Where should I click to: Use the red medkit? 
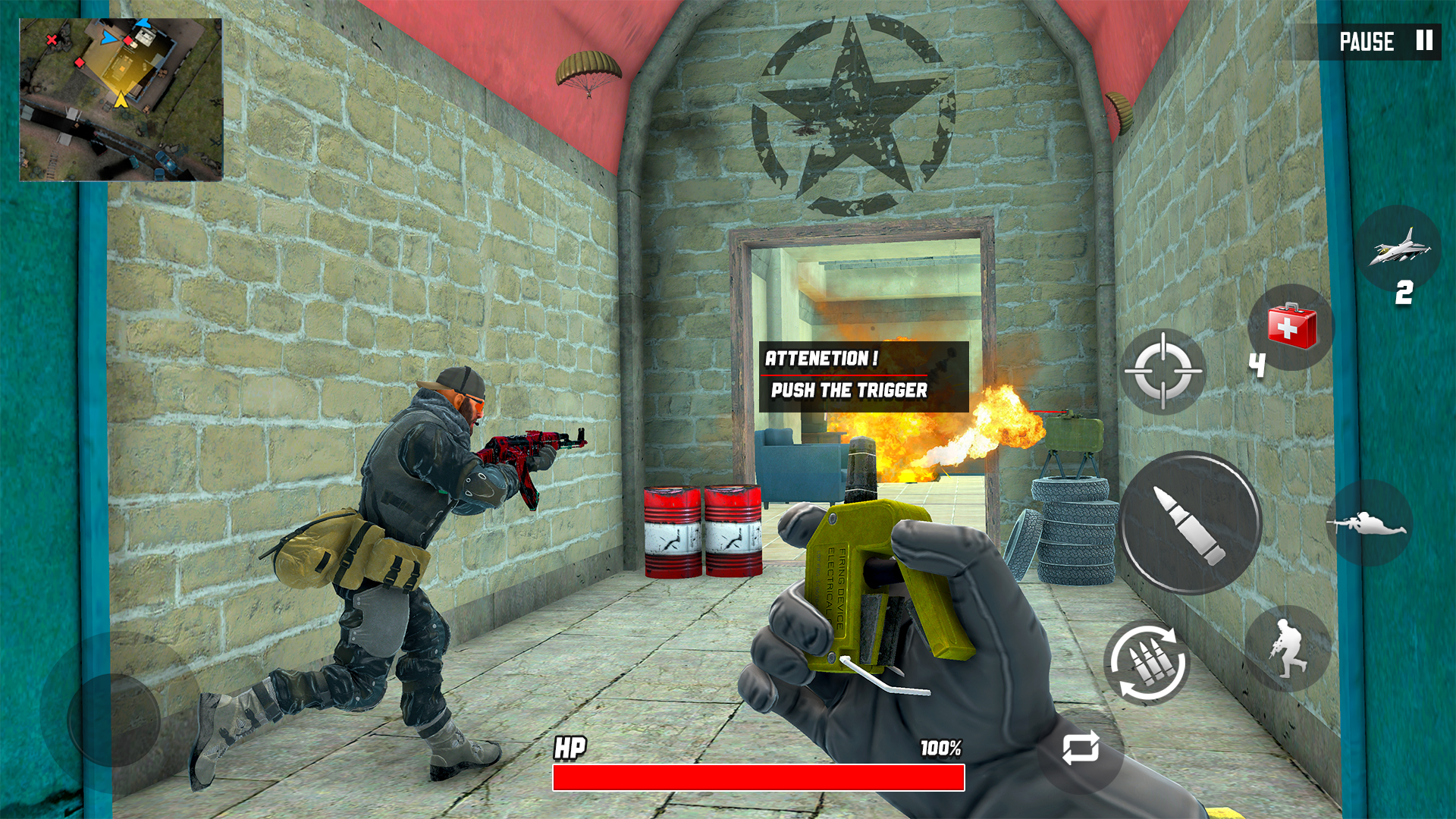pos(1291,327)
